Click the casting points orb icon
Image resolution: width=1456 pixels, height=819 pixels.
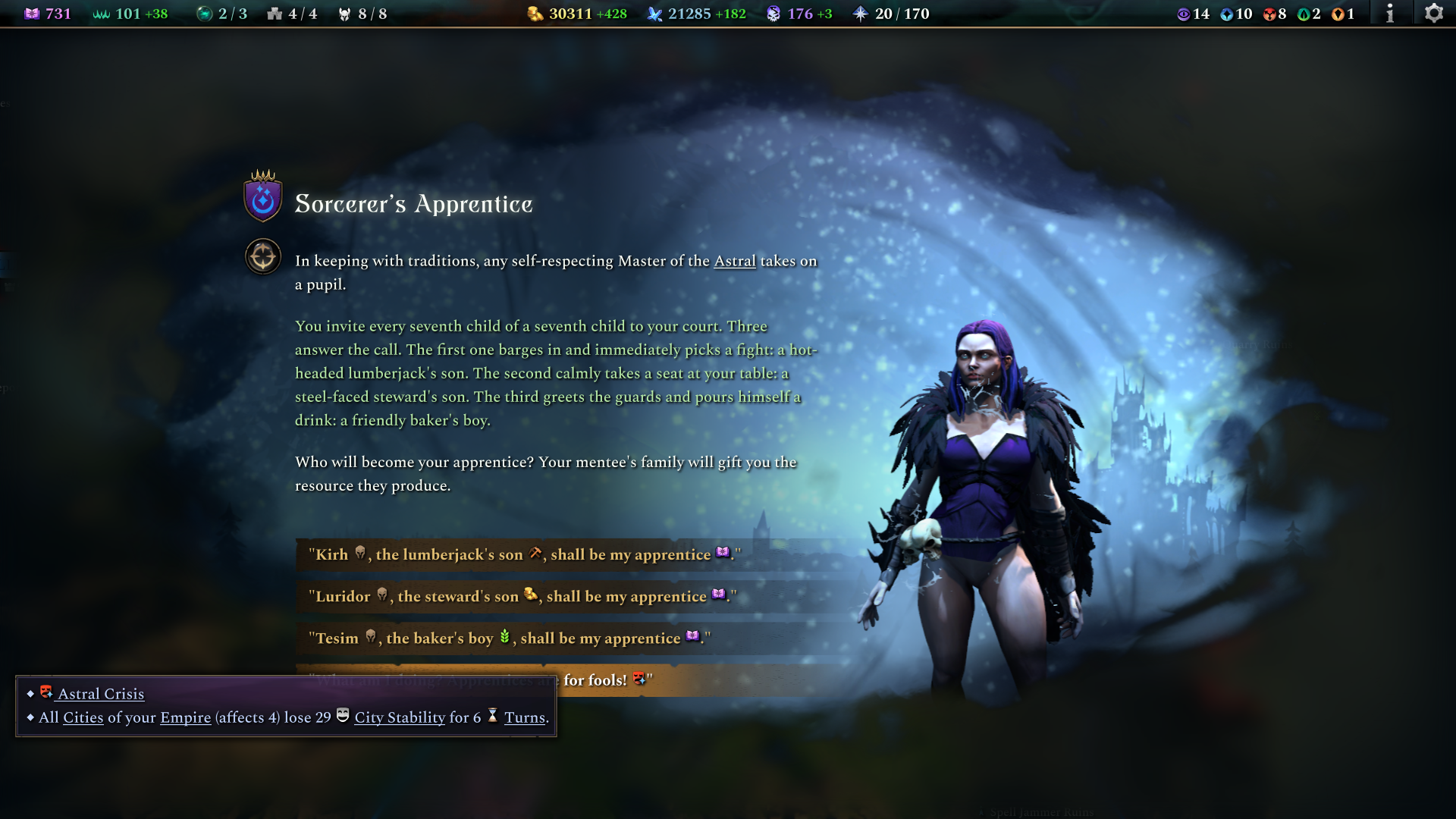coord(205,13)
